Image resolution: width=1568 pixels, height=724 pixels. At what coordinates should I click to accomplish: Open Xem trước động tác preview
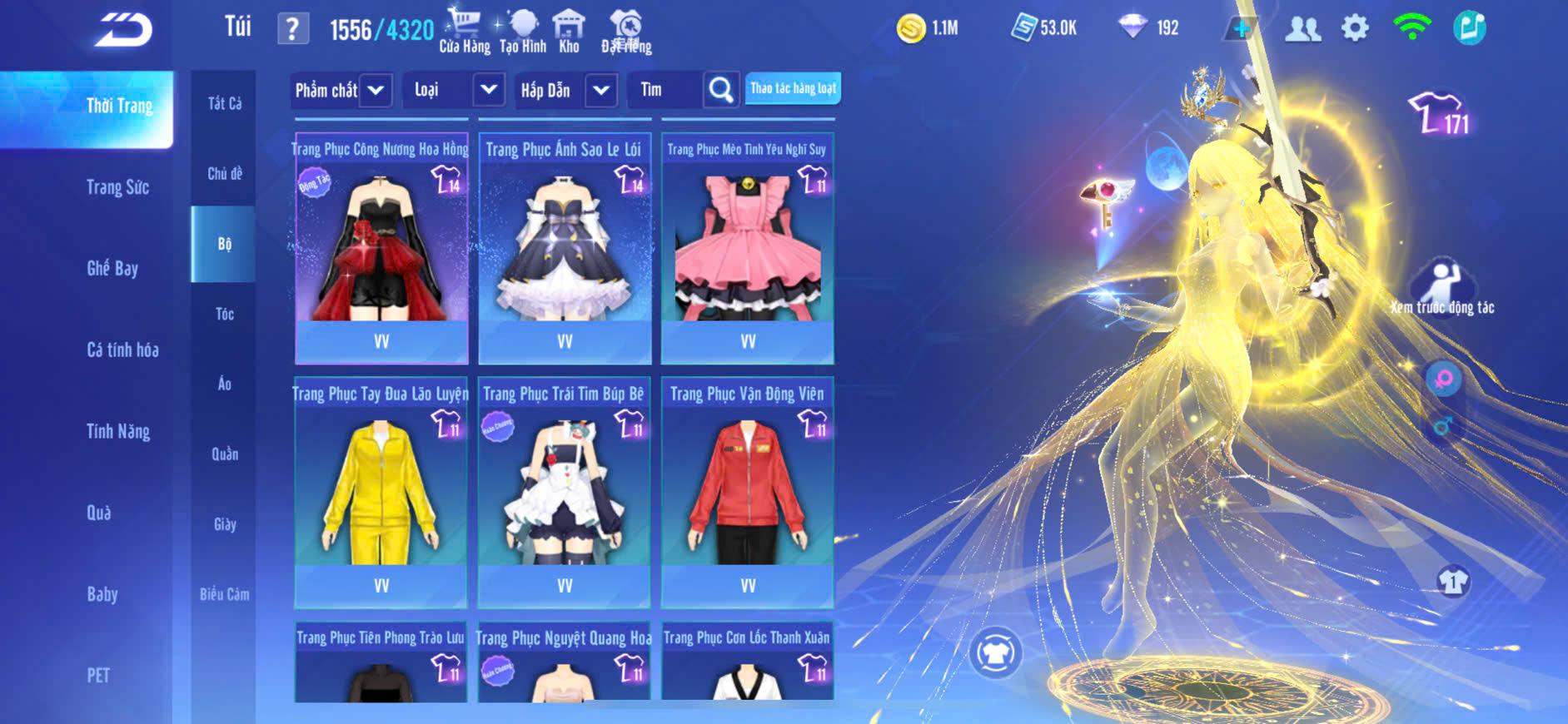pos(1442,288)
